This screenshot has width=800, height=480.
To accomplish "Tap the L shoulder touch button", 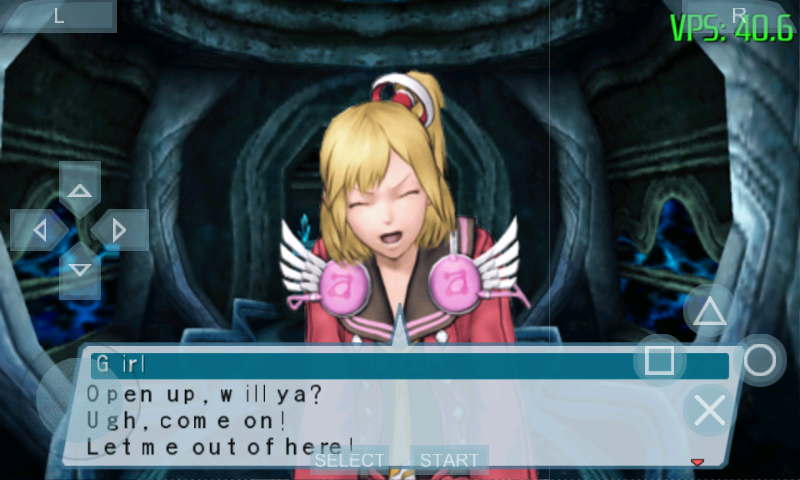I will coord(59,15).
